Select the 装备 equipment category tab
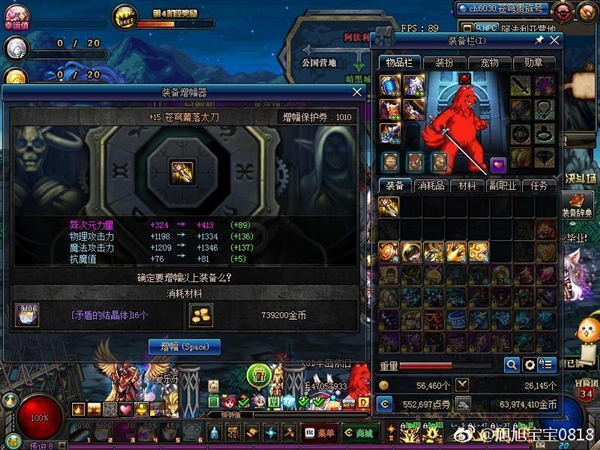The width and height of the screenshot is (600, 450). pos(394,185)
